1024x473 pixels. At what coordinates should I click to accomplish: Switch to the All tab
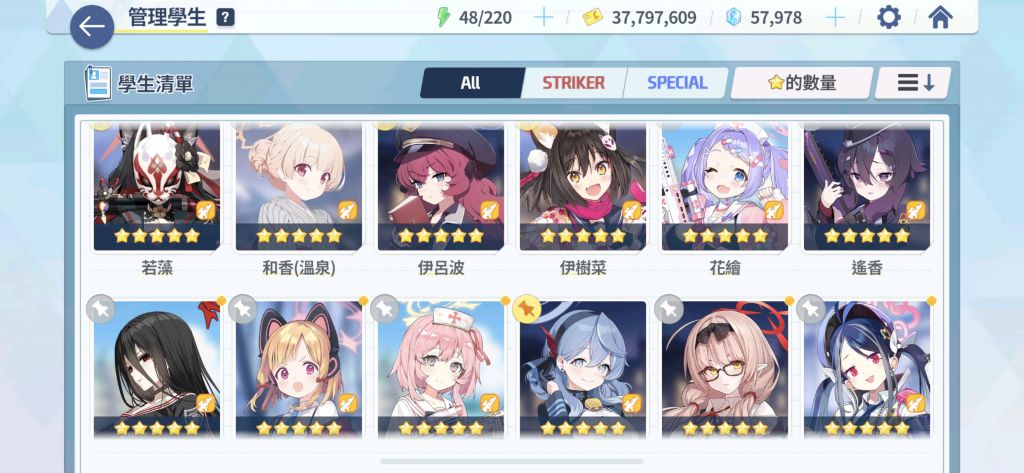[x=471, y=83]
